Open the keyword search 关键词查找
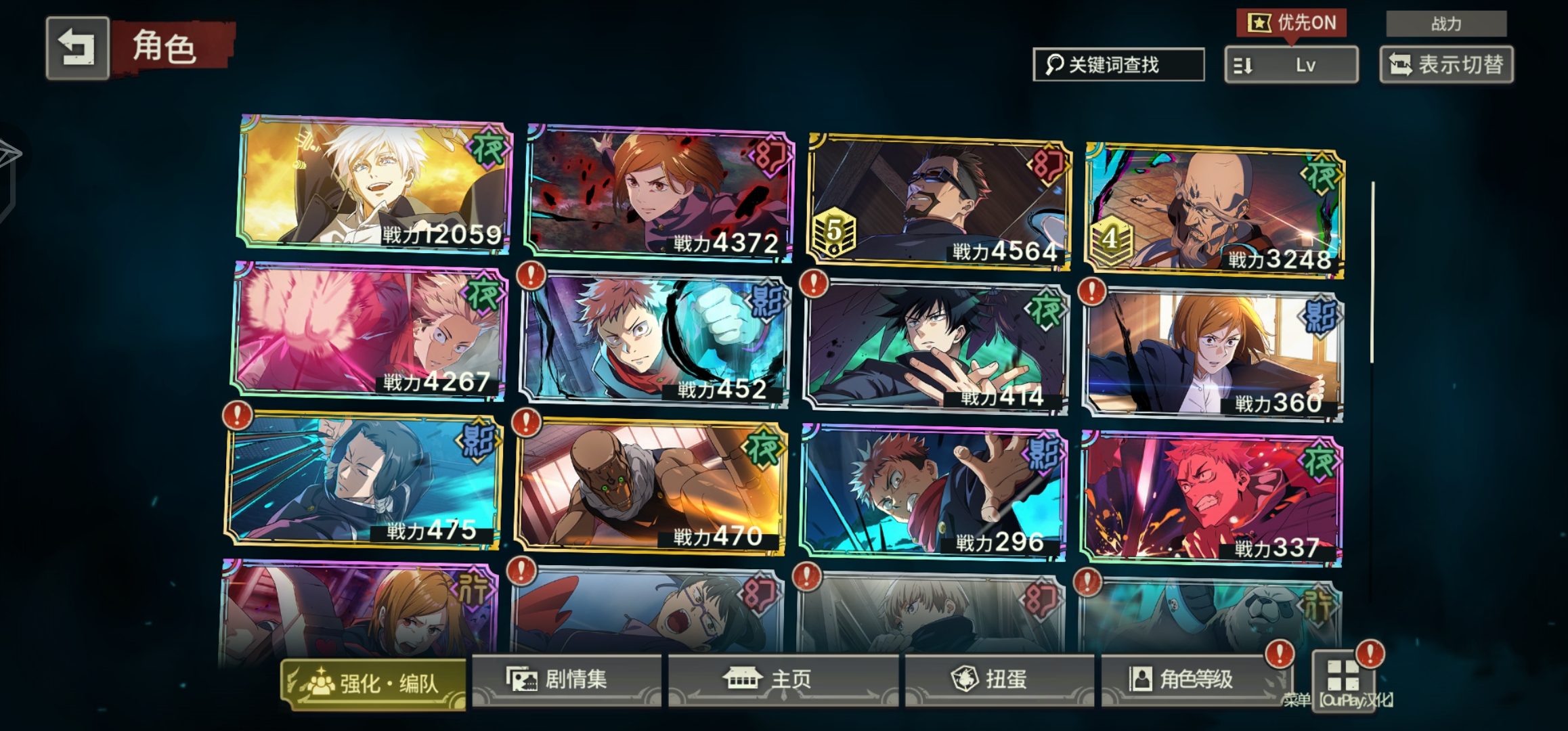The image size is (1568, 731). pyautogui.click(x=1118, y=65)
